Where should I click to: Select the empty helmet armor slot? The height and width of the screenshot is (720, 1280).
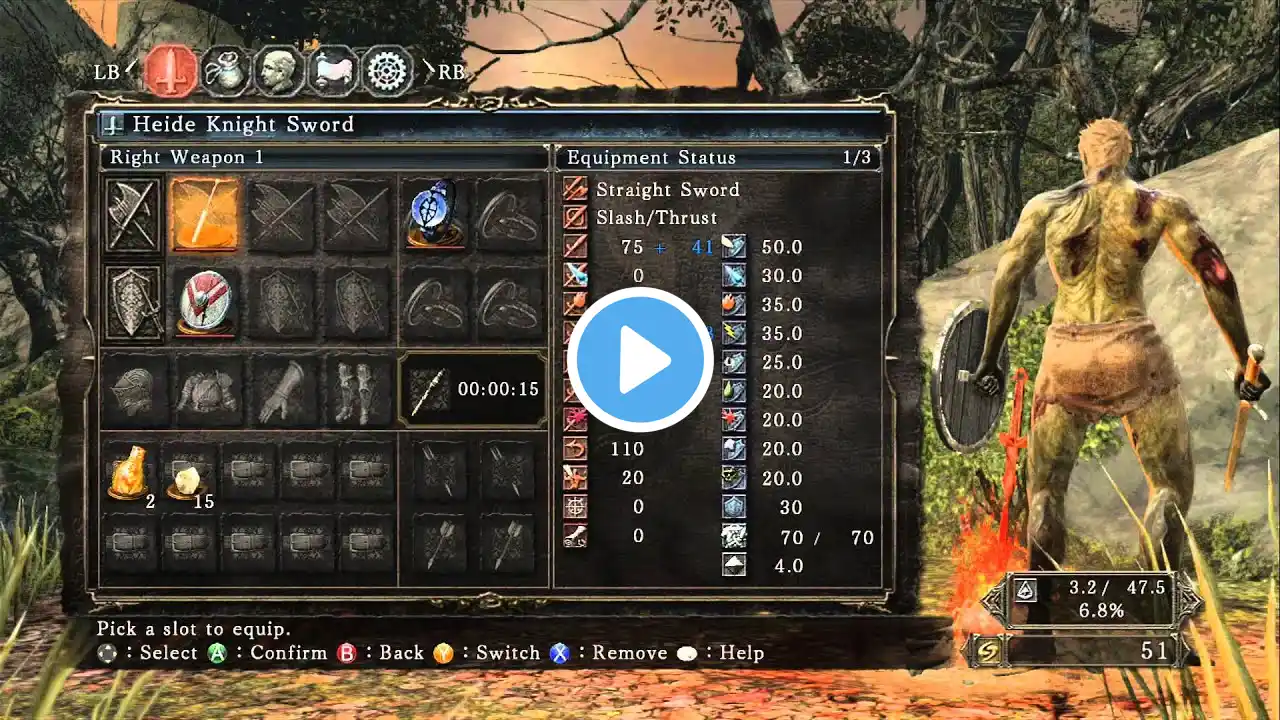tap(131, 389)
